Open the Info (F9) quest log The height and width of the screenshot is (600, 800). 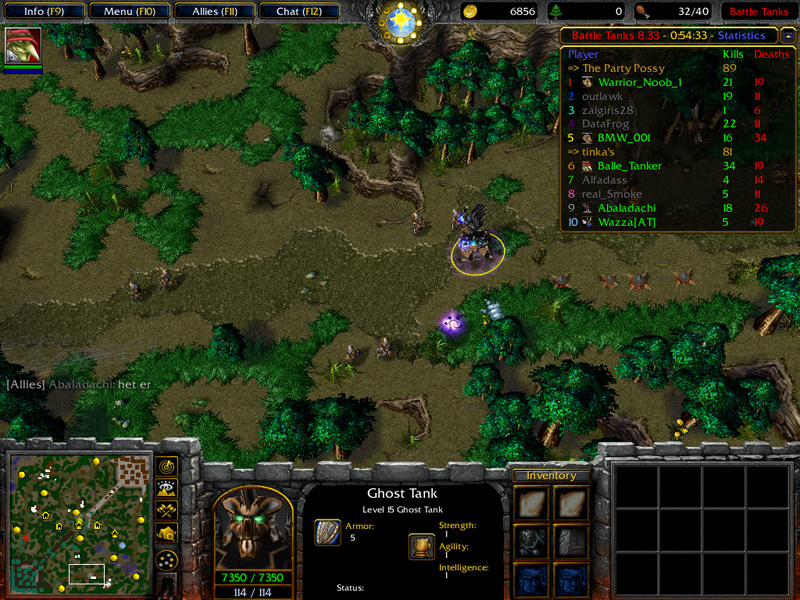pos(45,11)
